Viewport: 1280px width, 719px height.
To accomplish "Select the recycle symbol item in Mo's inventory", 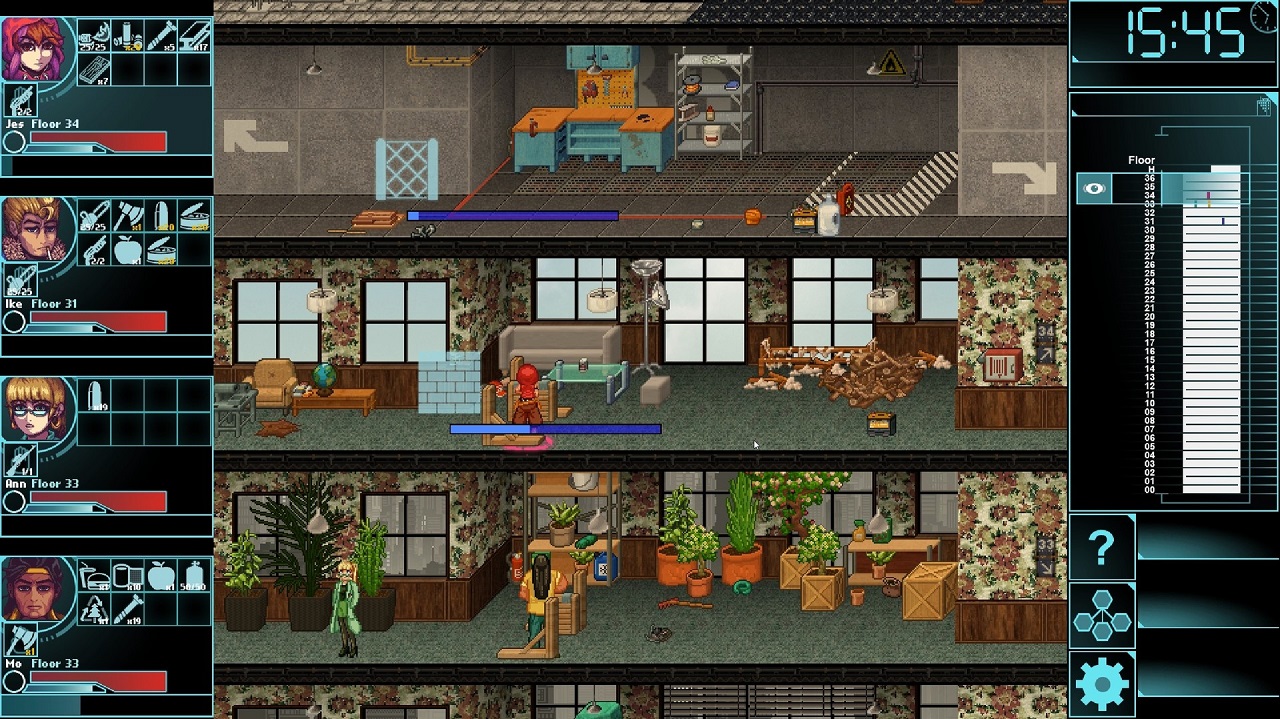I will [94, 610].
